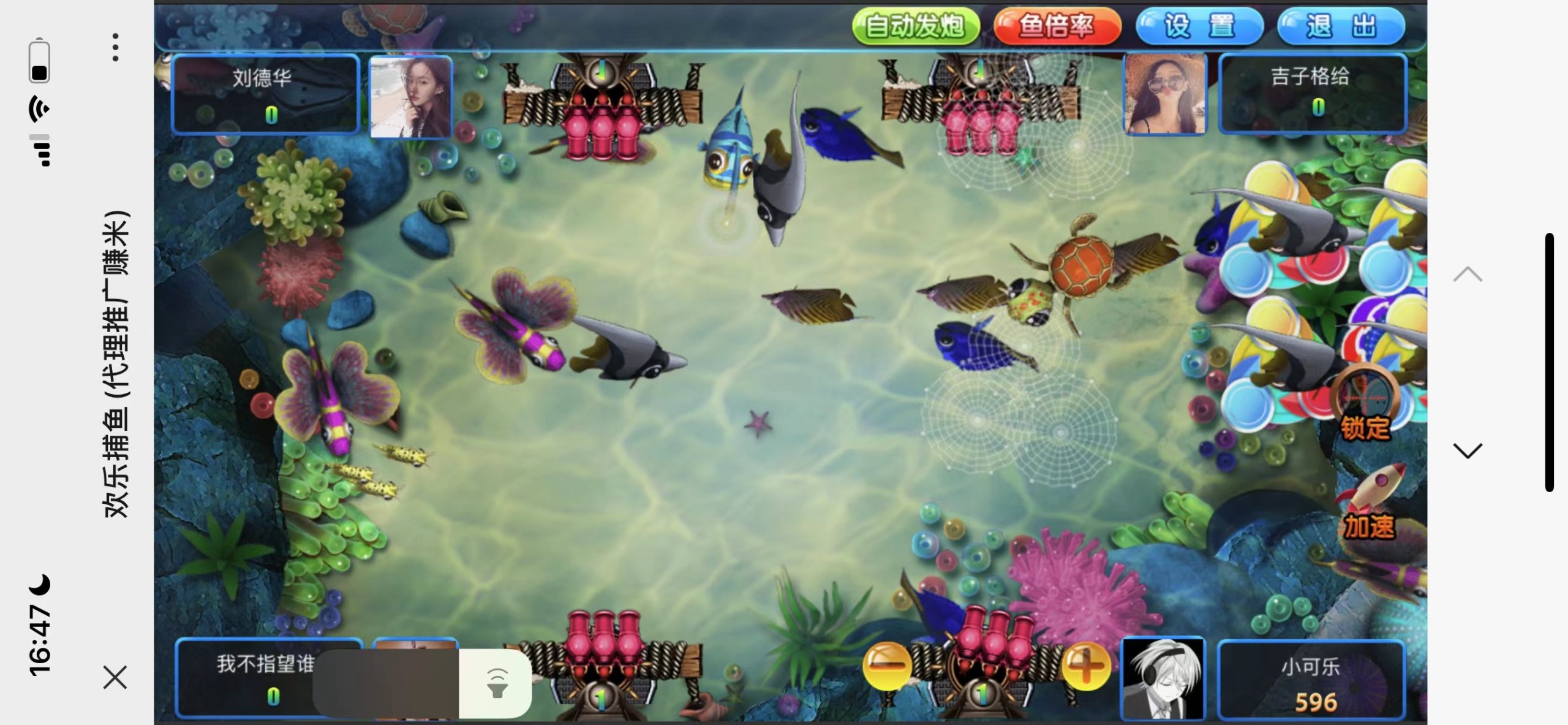Open the 鱼倍率 fish multiplier chart
The image size is (1568, 725).
(x=1057, y=26)
